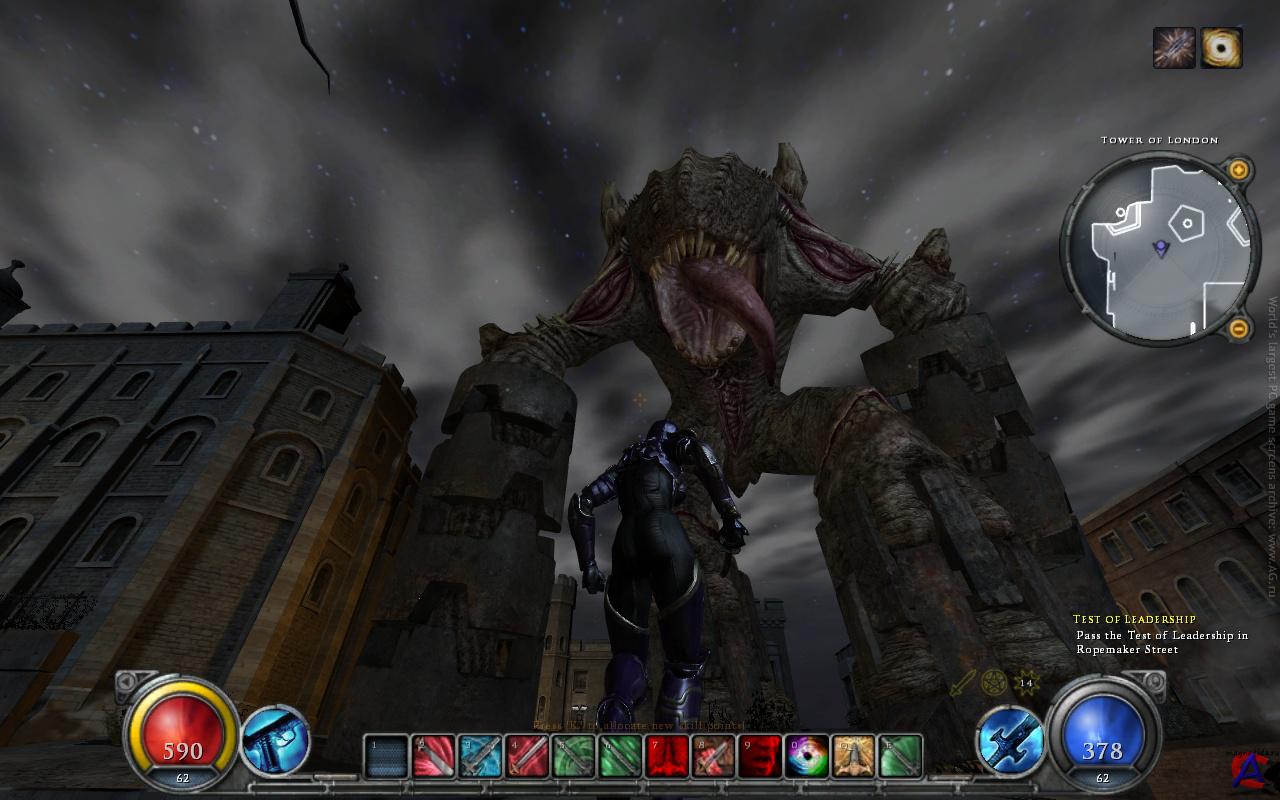Choose the empty hotbar slot numbered 1
1280x800 pixels.
click(385, 756)
